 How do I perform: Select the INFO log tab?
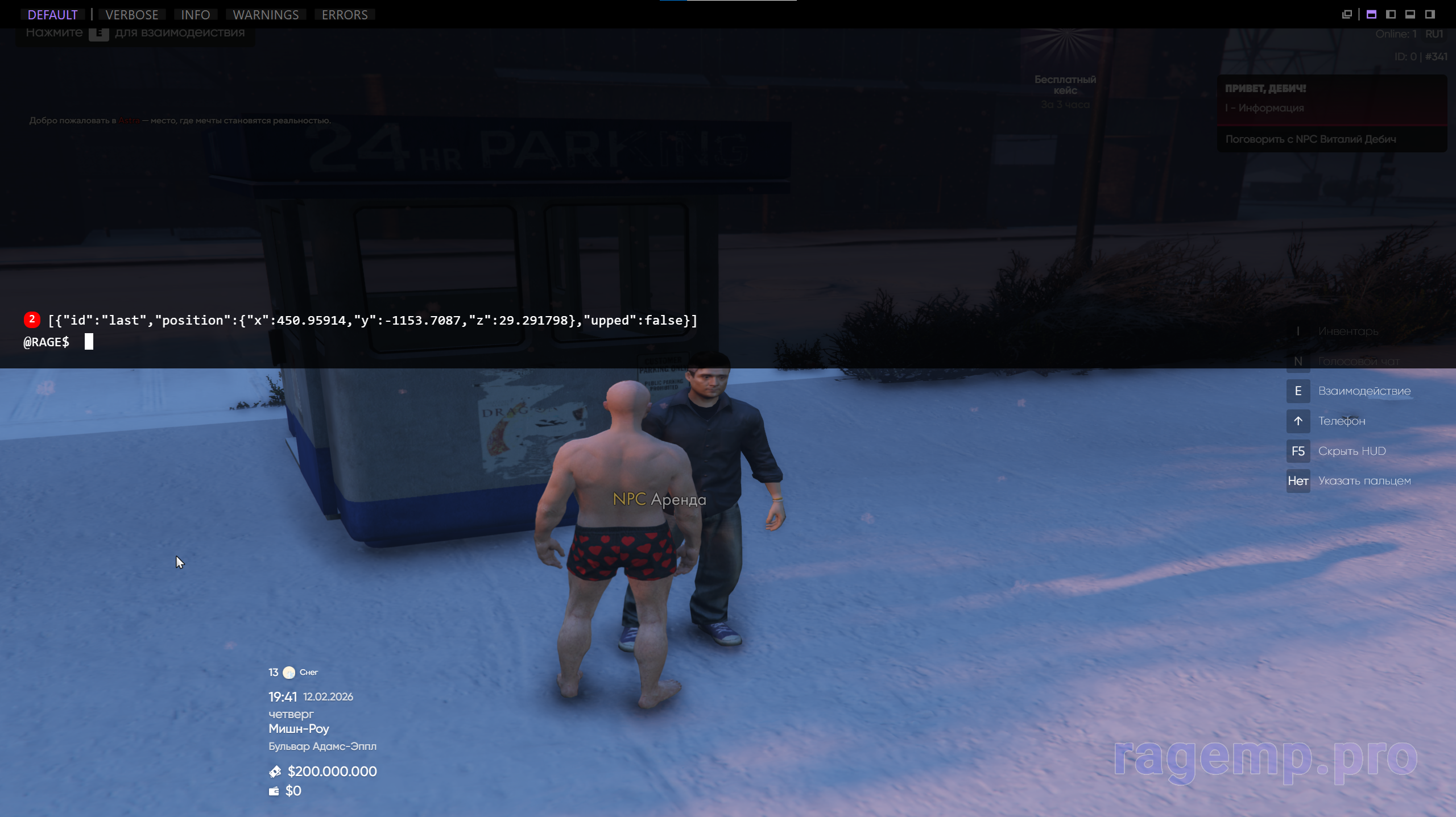tap(195, 15)
